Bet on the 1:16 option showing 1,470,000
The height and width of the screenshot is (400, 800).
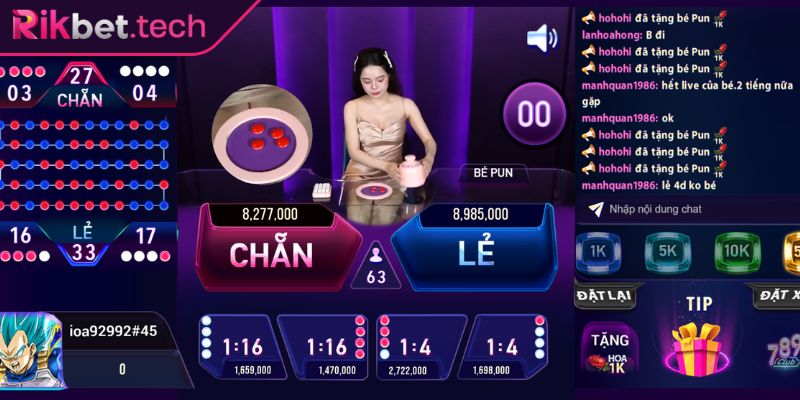click(x=324, y=349)
